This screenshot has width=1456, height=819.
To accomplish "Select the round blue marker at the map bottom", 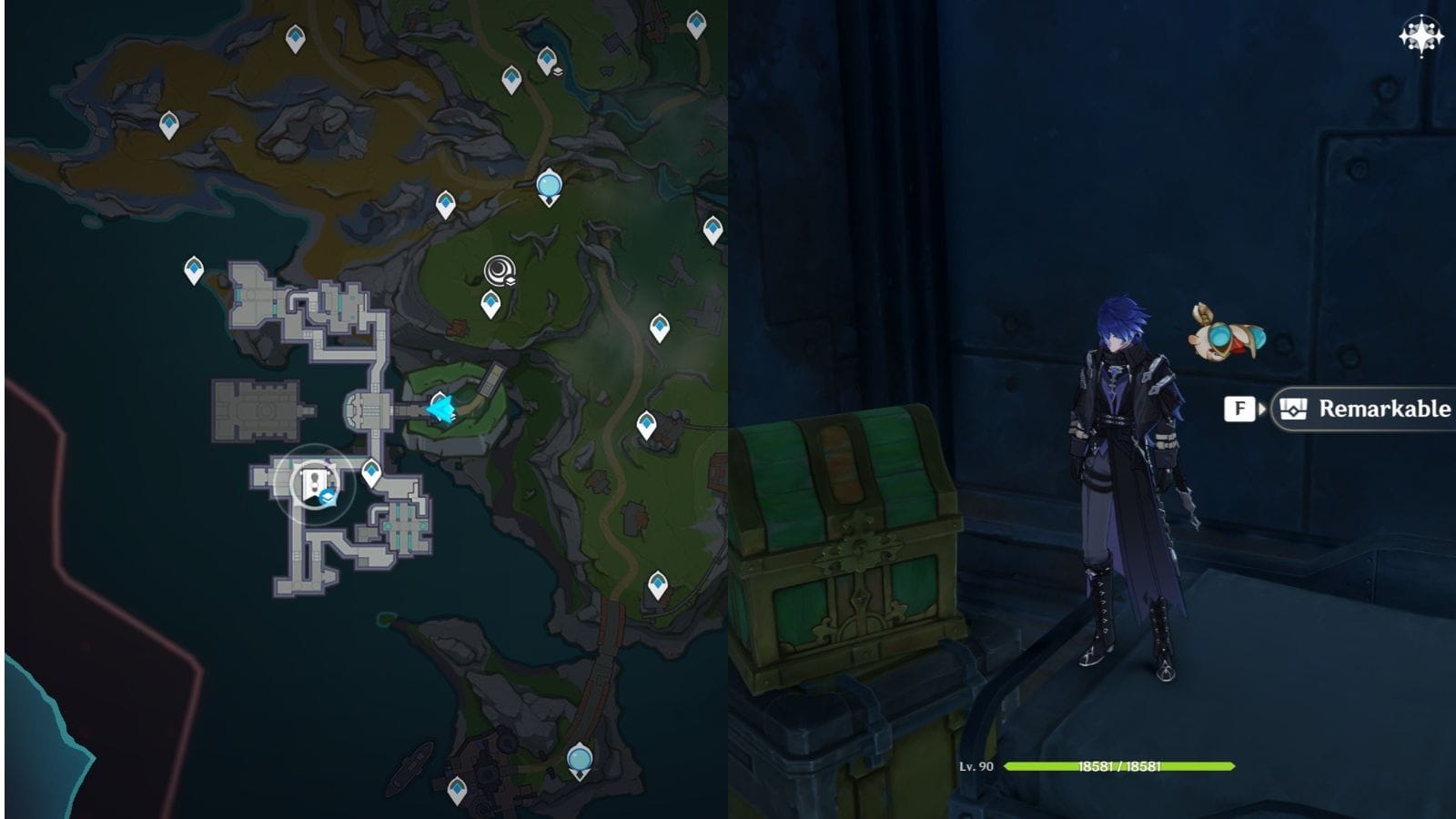I will pos(580,757).
